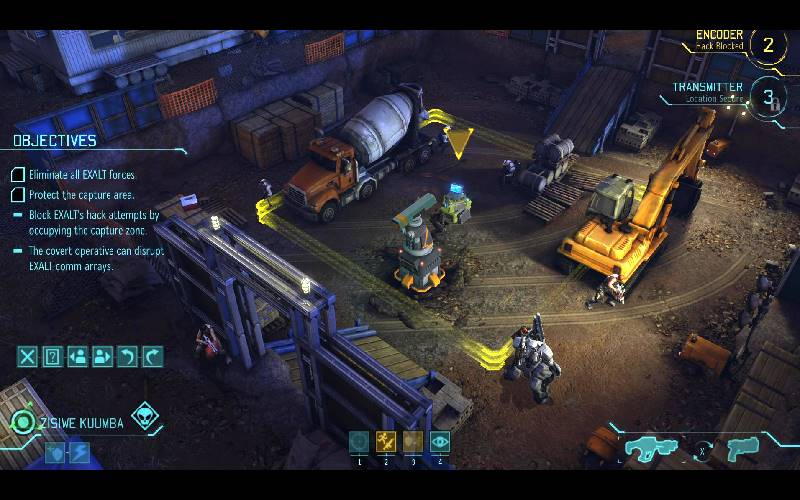800x500 pixels.
Task: Click the soldier class icon beside Zisiwe Kuumba
Action: click(x=21, y=422)
